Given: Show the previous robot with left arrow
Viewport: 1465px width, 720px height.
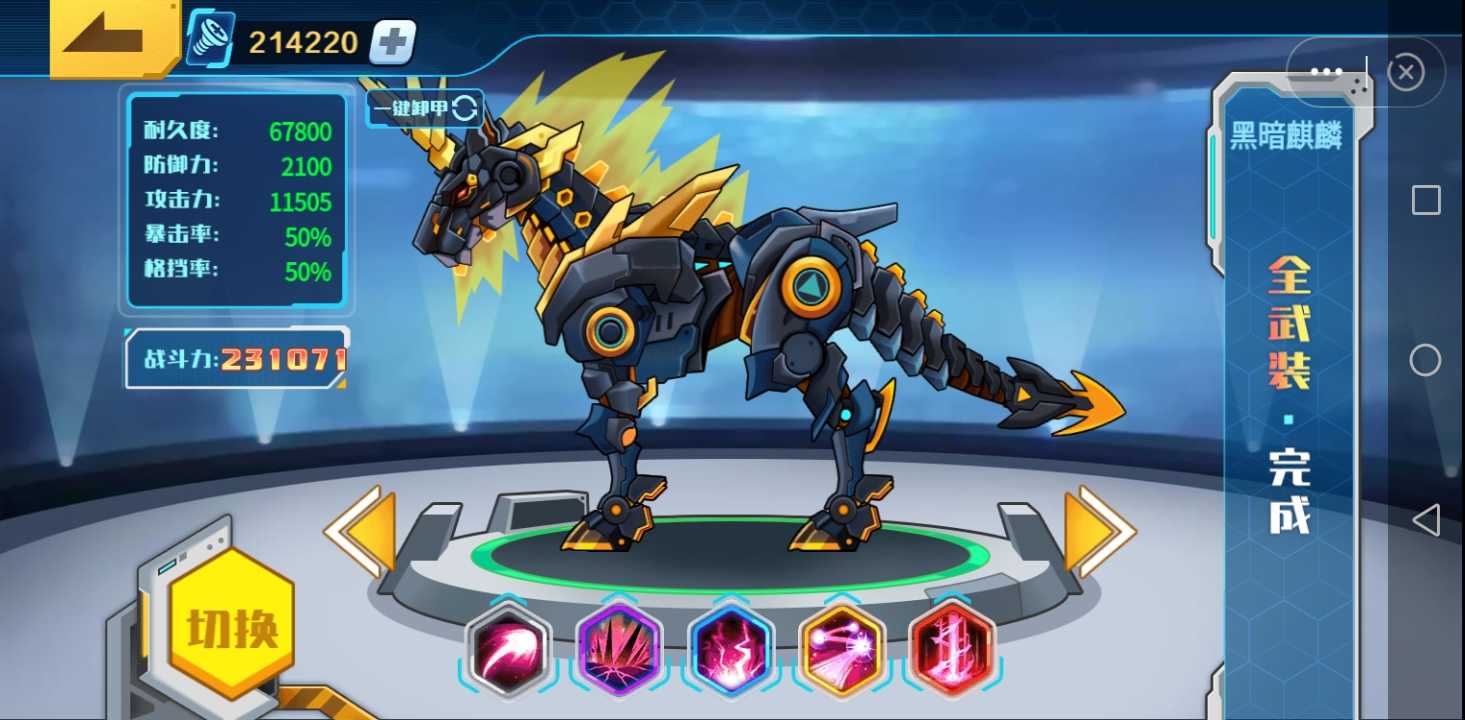Looking at the screenshot, I should tap(360, 531).
